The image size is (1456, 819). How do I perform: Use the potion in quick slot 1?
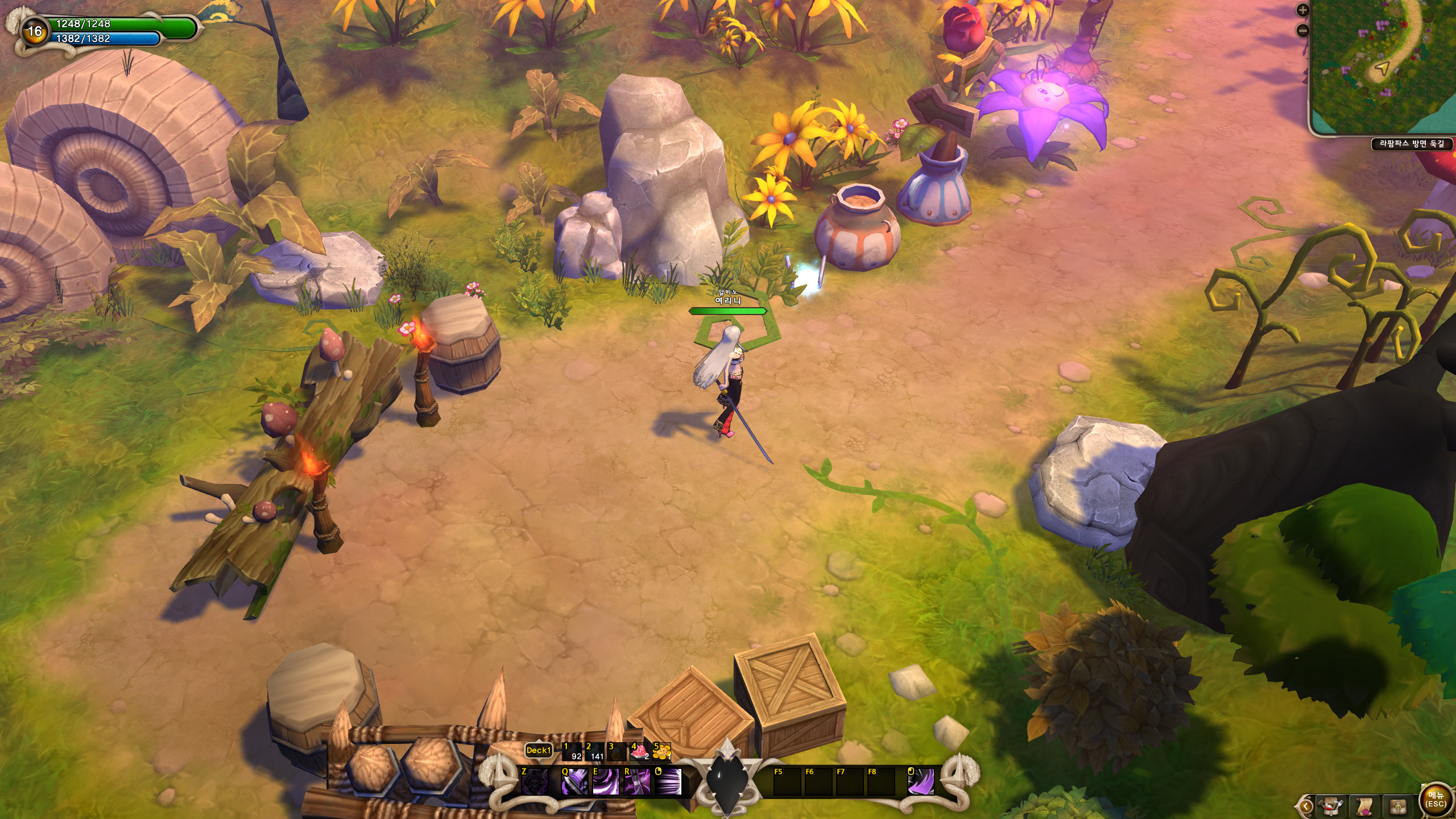[572, 752]
